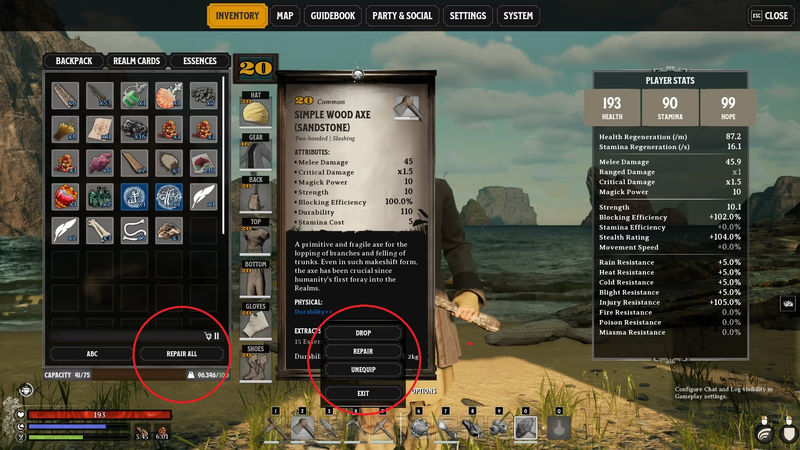Select the System tab
Image resolution: width=800 pixels, height=450 pixels.
518,16
